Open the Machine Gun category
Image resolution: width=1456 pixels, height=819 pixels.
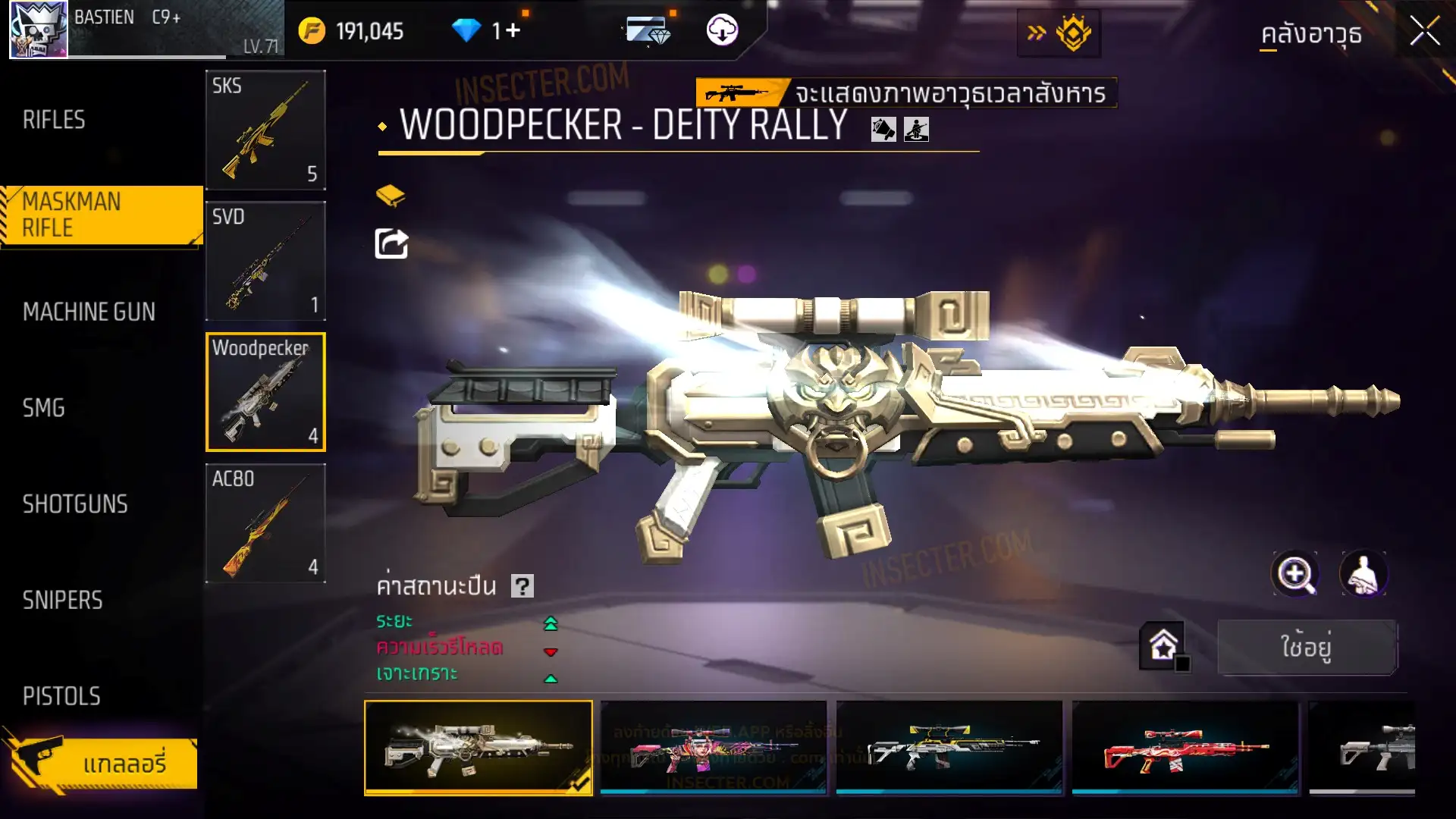[89, 312]
